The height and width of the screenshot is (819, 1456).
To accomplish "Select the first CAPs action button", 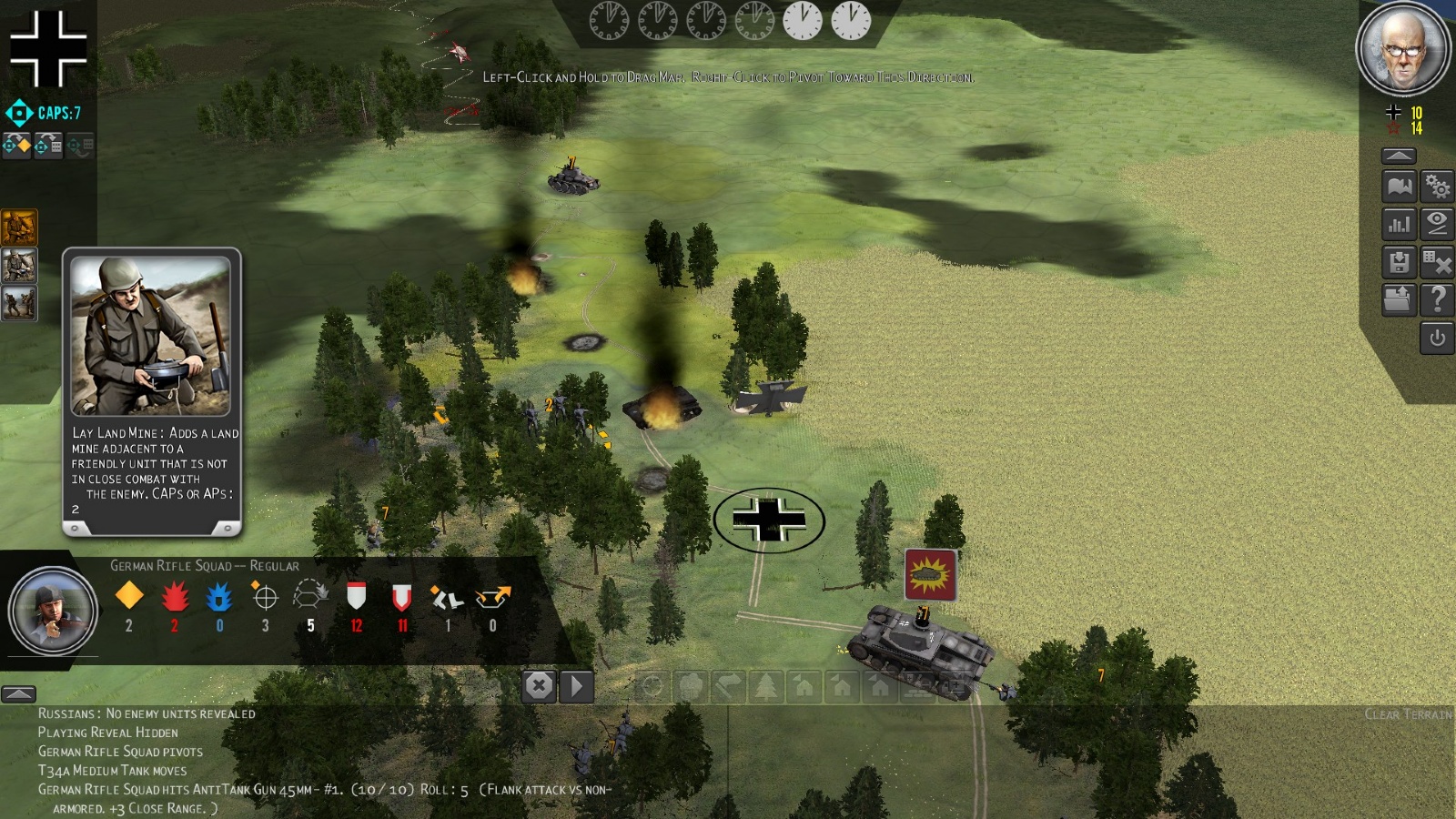I will (16, 145).
